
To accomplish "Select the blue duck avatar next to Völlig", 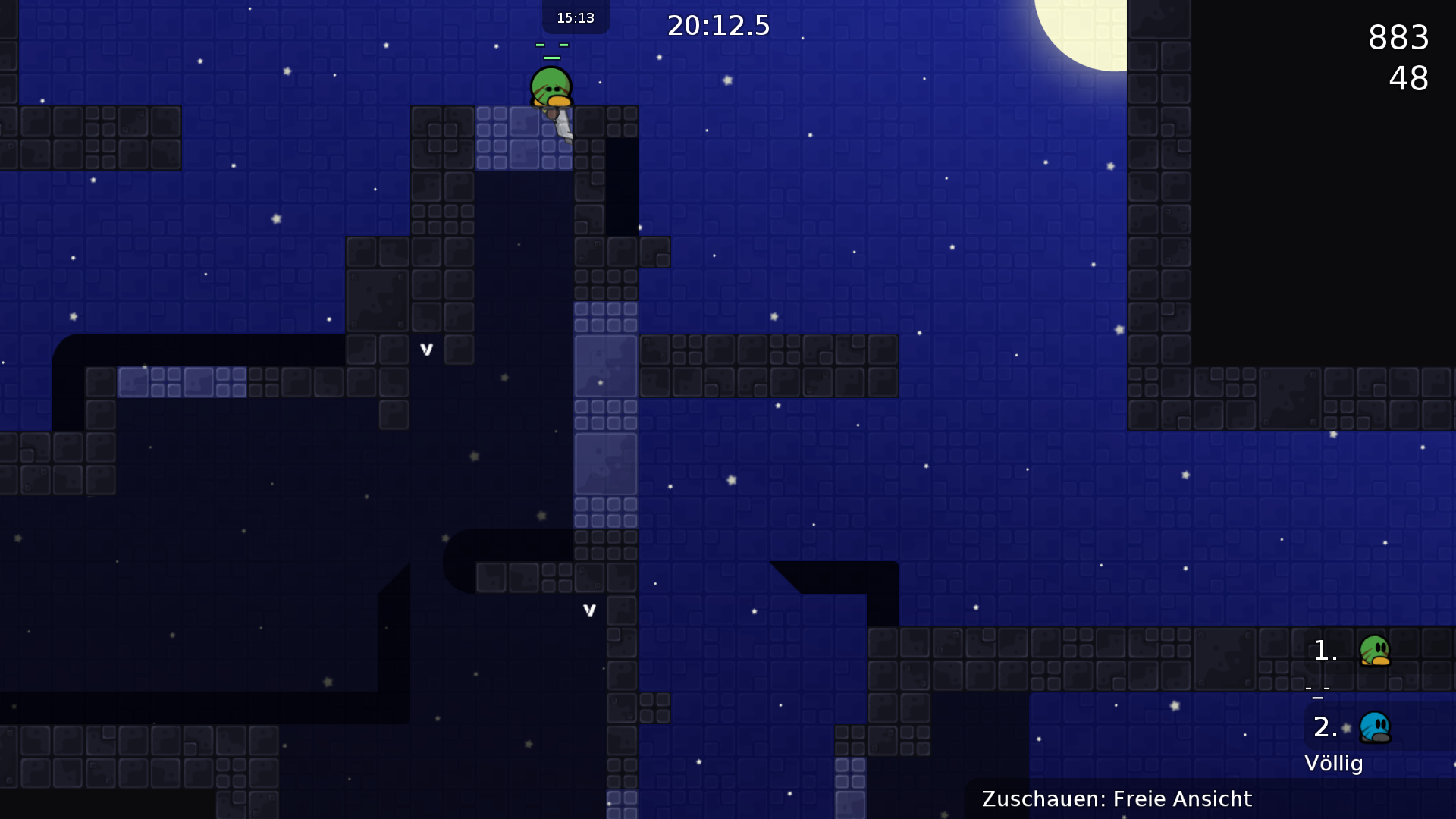I will tap(1376, 726).
